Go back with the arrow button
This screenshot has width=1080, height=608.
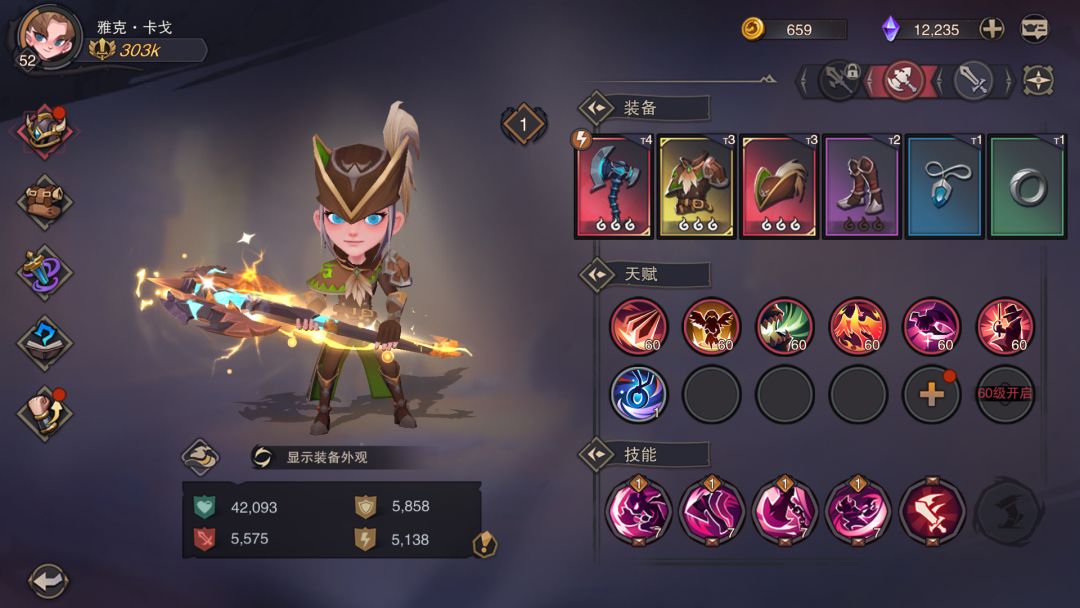pyautogui.click(x=47, y=580)
